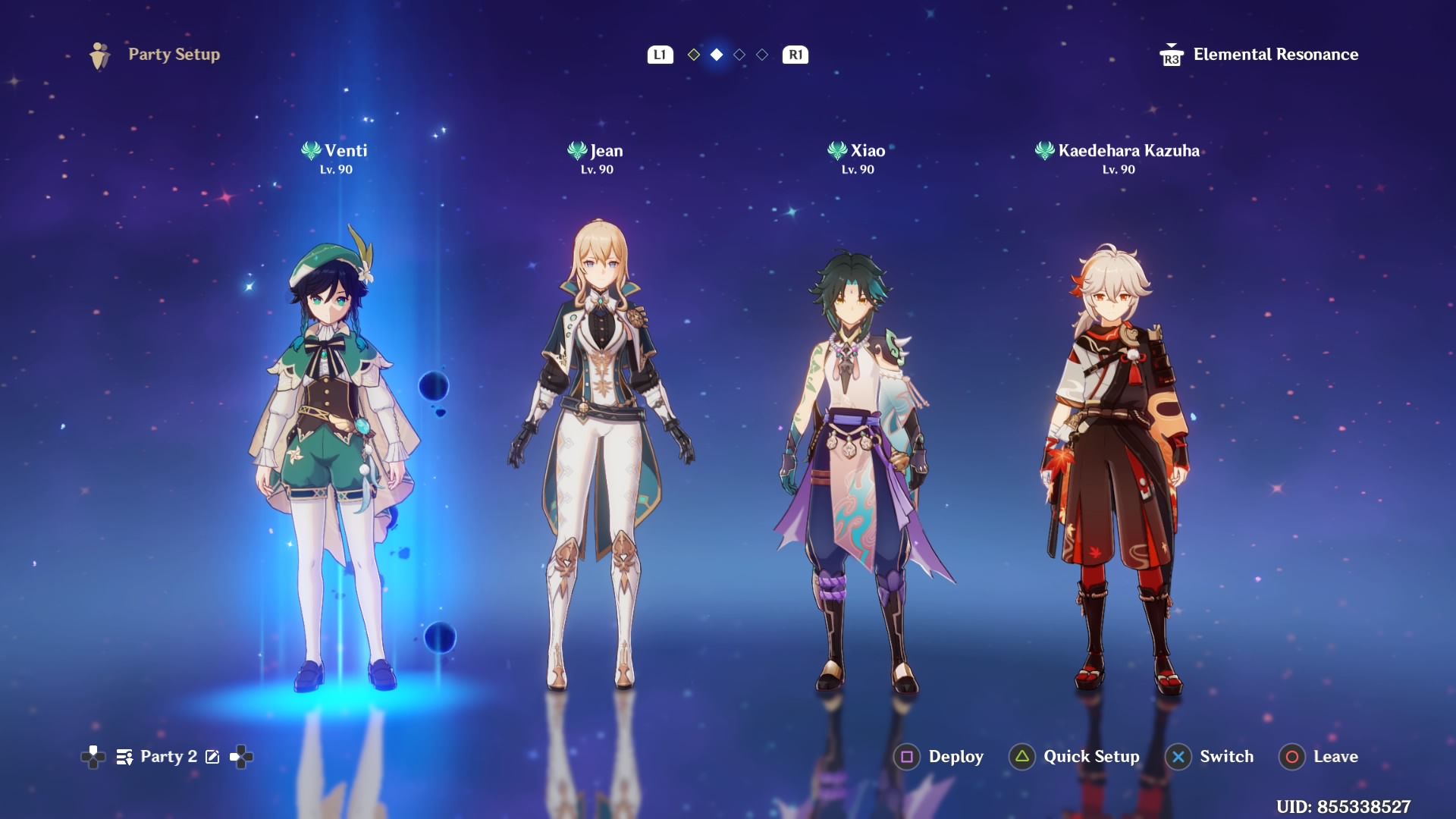Select the highlighted second party page diamond
This screenshot has height=819, width=1456.
point(715,55)
